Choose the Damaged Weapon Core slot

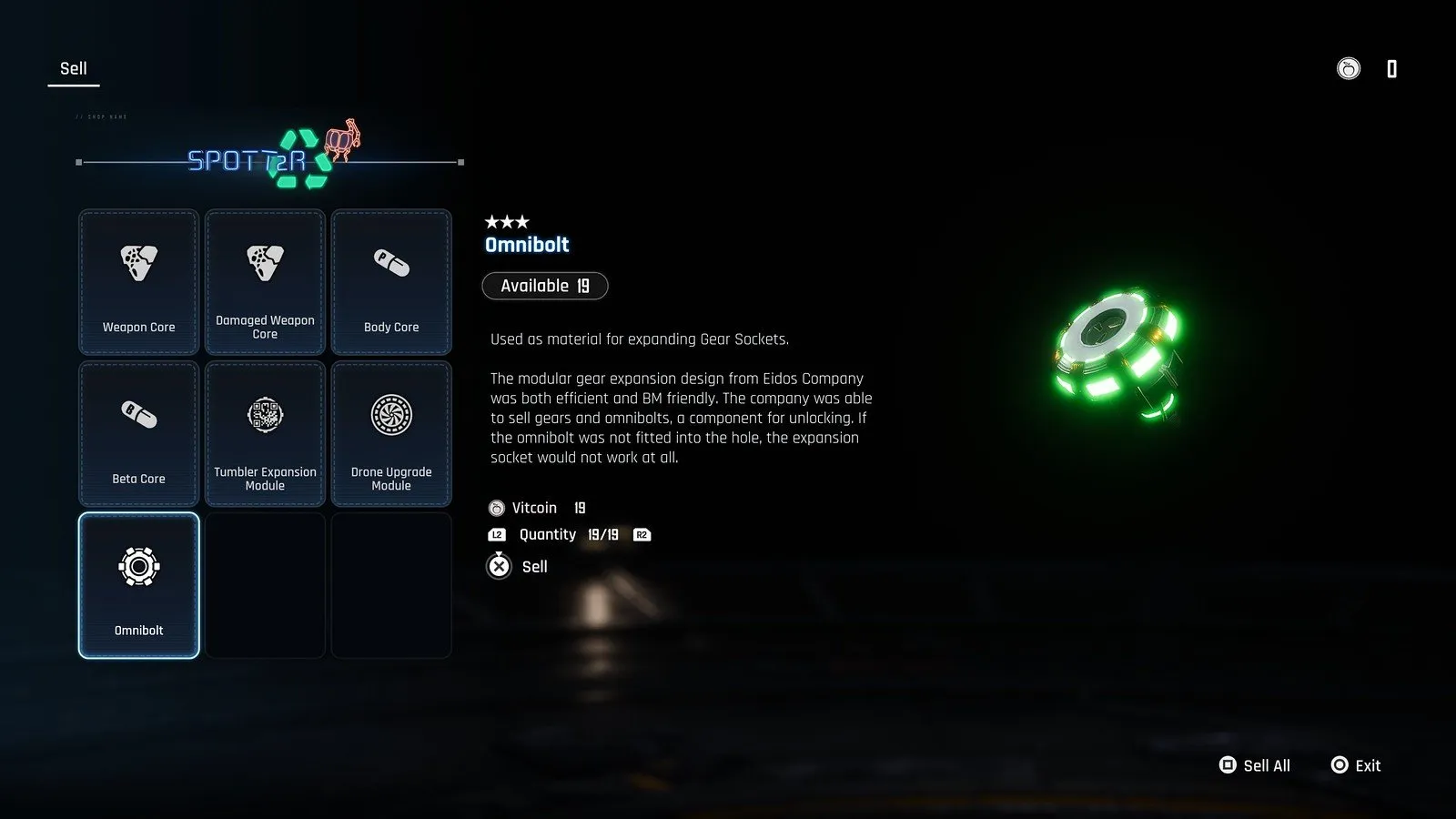coord(265,282)
